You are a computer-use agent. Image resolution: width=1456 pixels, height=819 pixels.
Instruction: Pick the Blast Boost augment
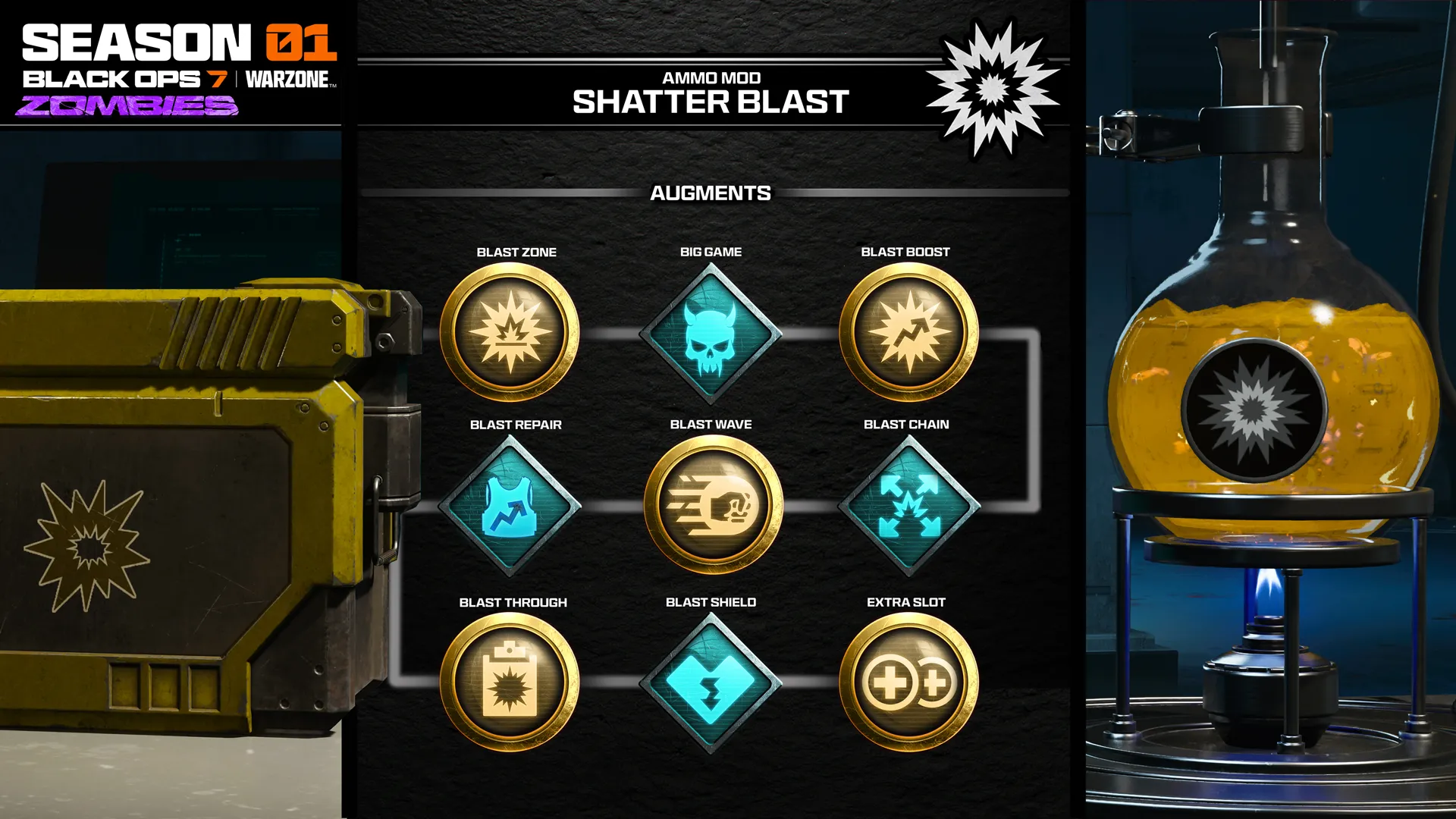908,332
